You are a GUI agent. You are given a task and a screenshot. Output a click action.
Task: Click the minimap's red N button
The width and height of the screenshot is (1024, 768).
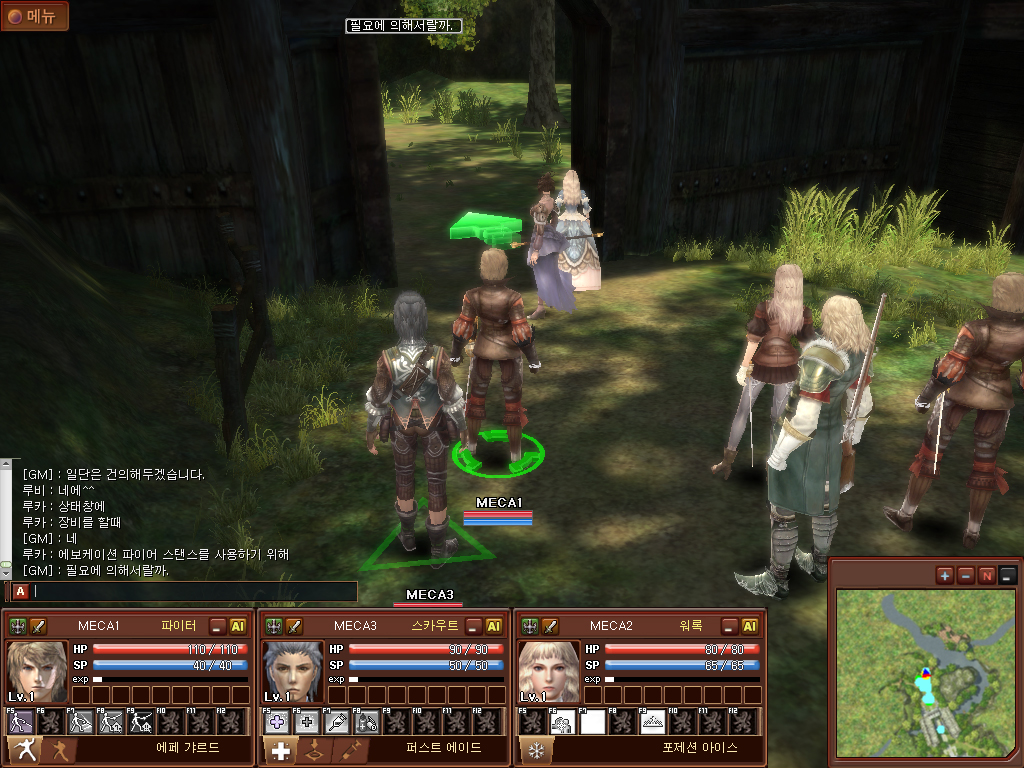point(987,575)
